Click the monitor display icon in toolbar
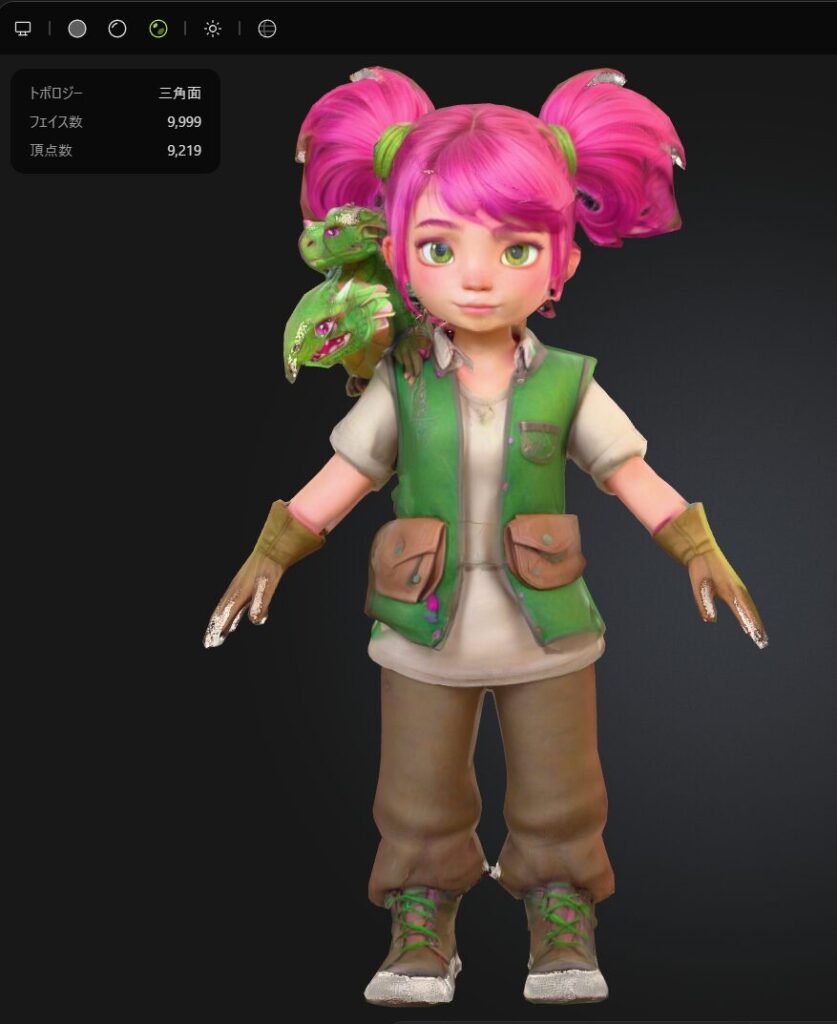Screen dimensions: 837x1024 pos(23,29)
